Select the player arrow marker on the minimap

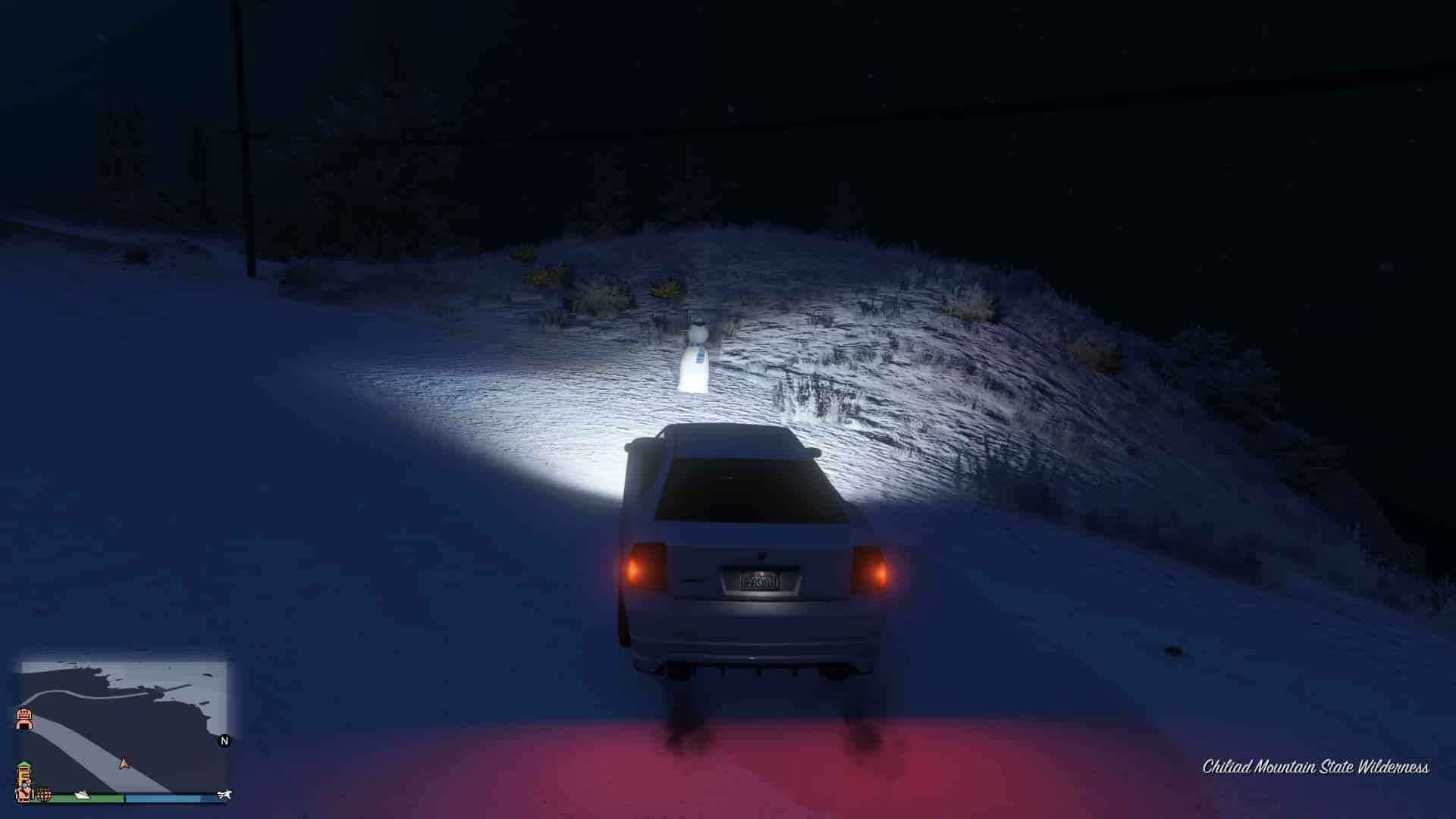click(x=124, y=764)
